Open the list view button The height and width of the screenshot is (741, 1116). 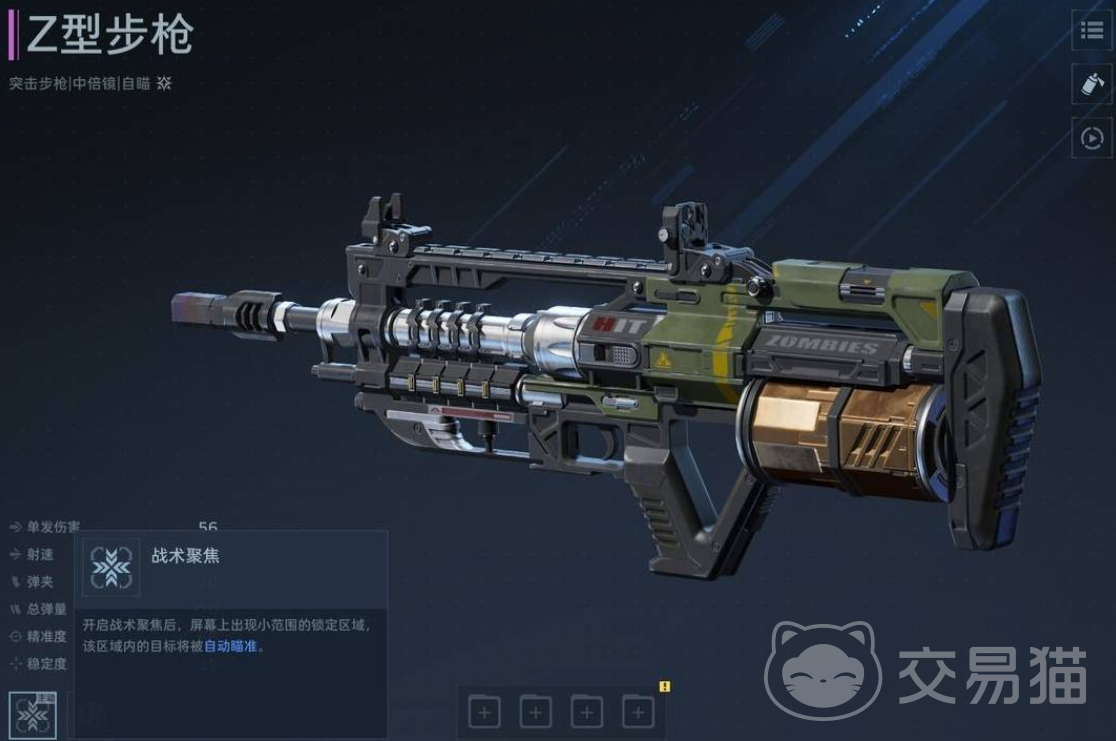point(1093,30)
